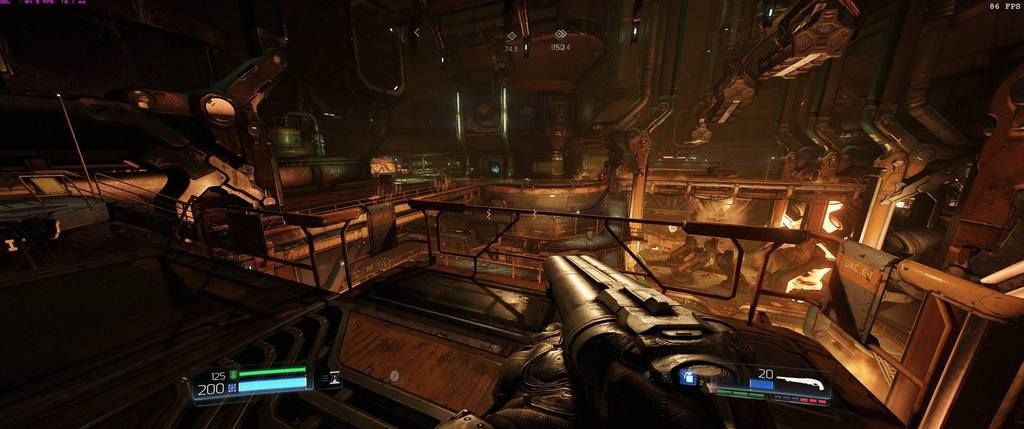Viewport: 1024px width, 429px height.
Task: Click the left chevron compass indicator
Action: click(417, 32)
